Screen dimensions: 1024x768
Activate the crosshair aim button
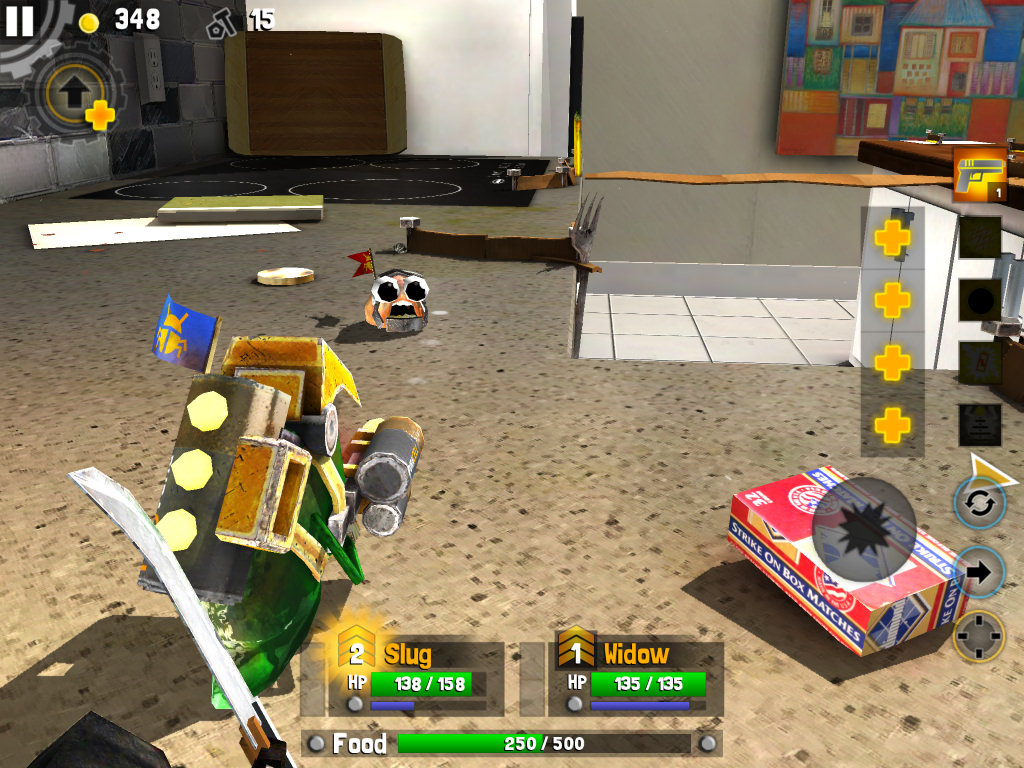979,636
